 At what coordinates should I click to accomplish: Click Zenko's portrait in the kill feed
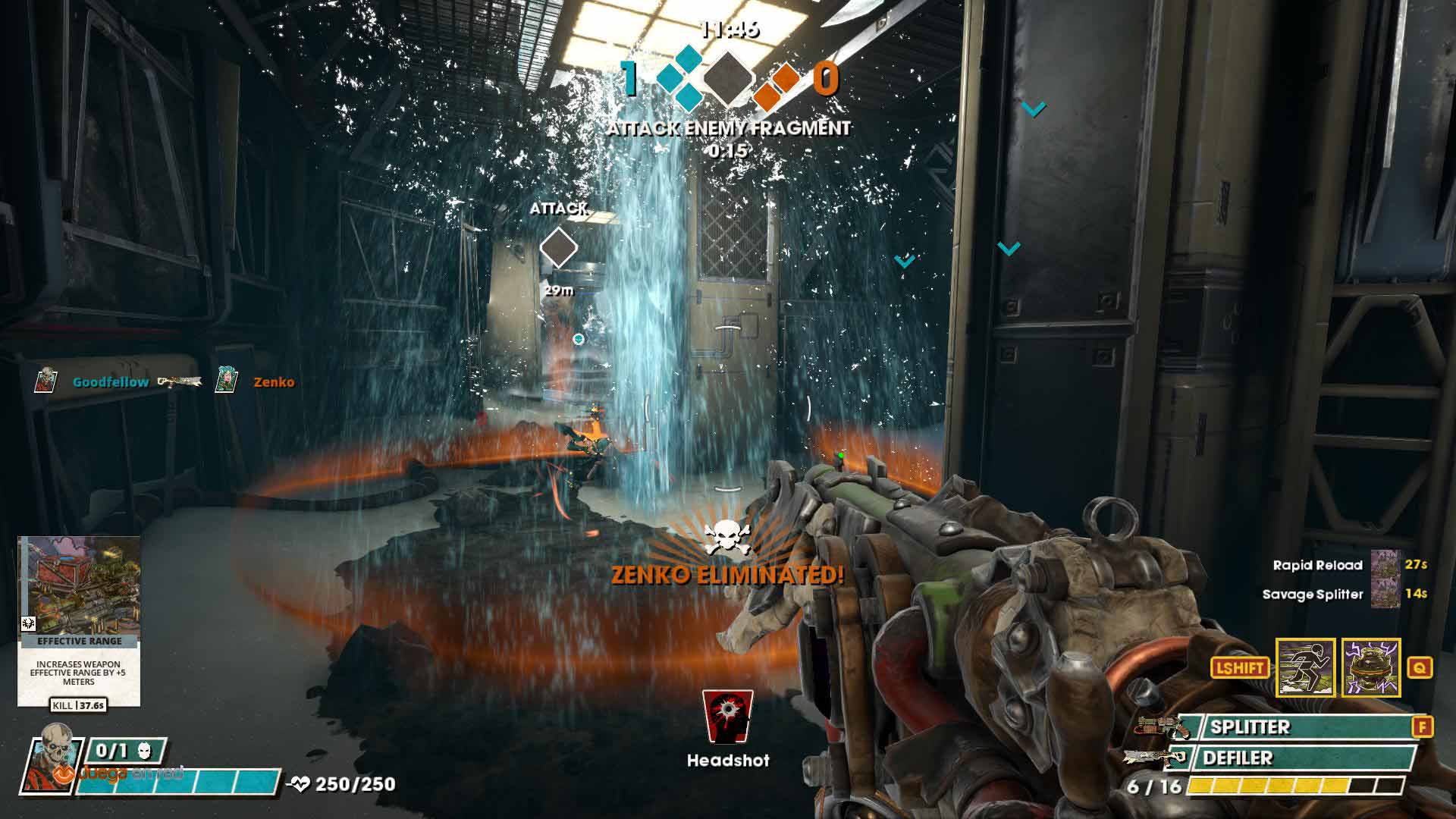point(226,381)
